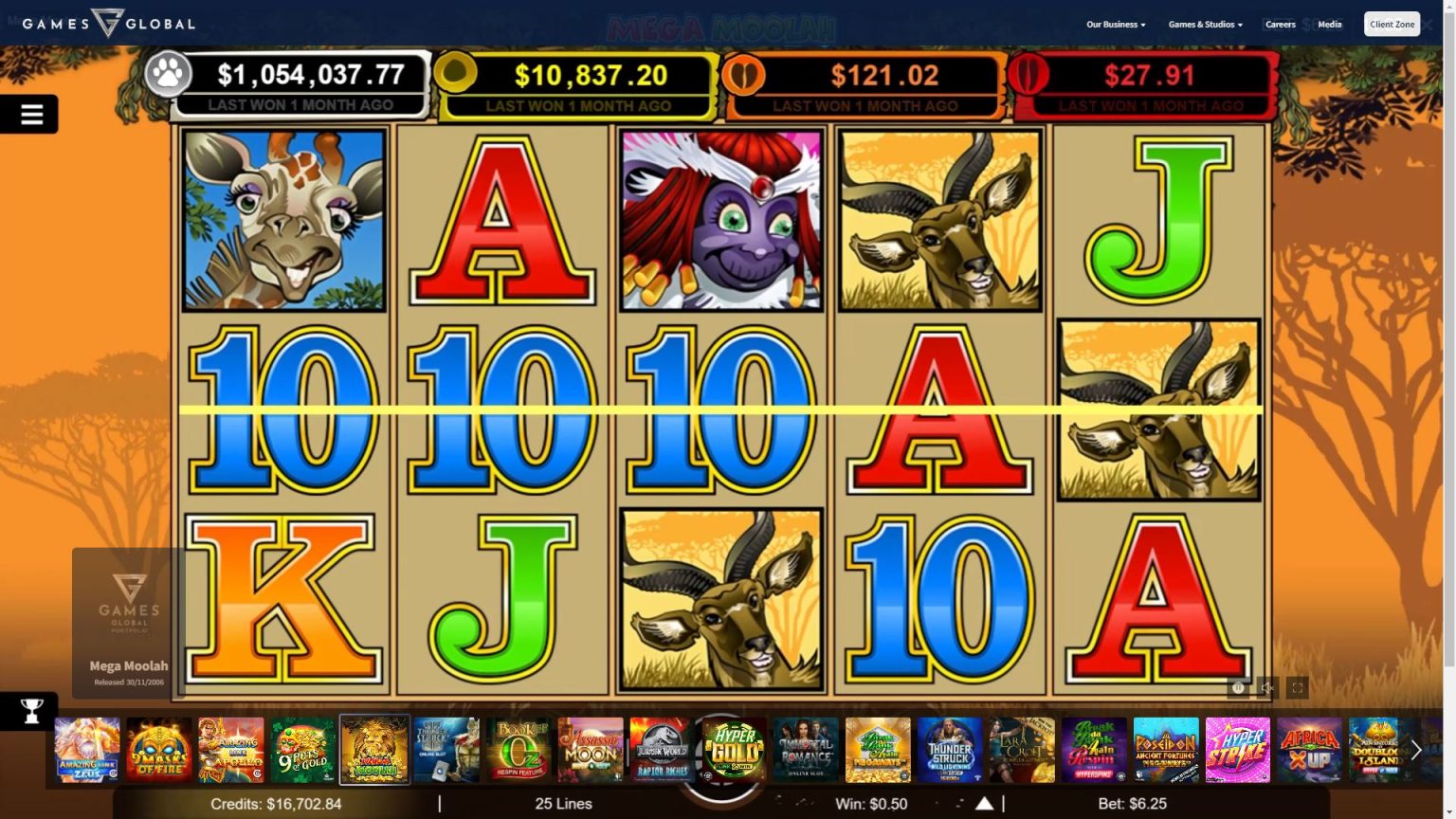Toggle the muted speaker sound button
1456x819 pixels.
[1266, 688]
